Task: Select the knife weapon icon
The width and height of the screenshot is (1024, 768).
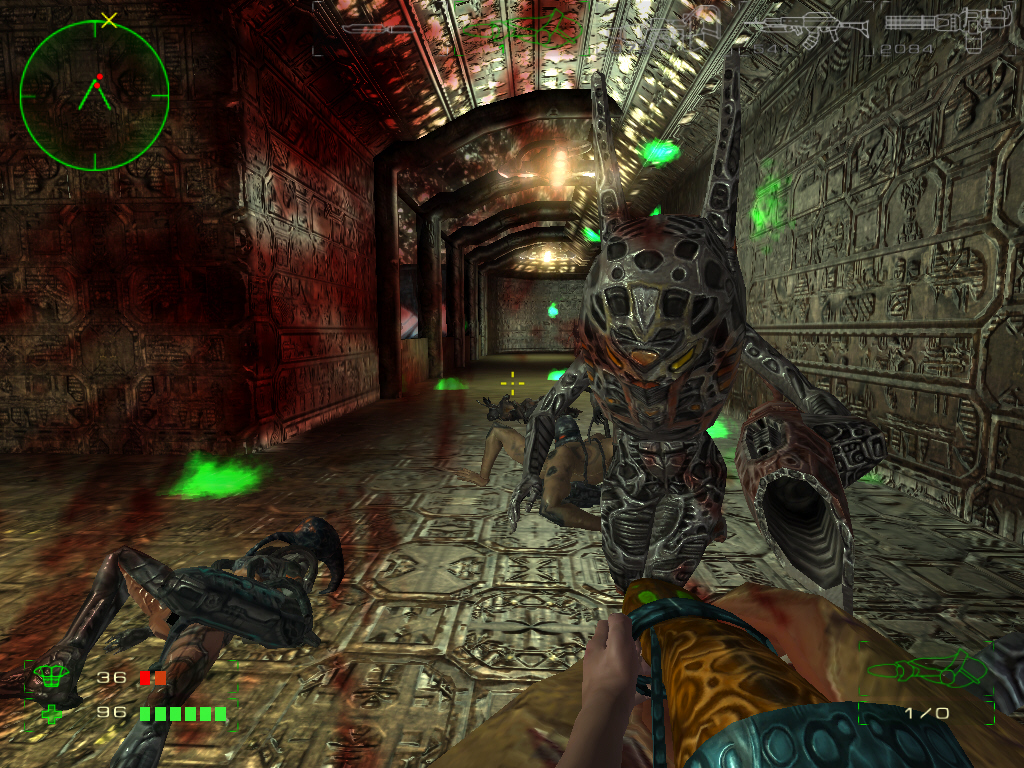Action: coord(377,29)
